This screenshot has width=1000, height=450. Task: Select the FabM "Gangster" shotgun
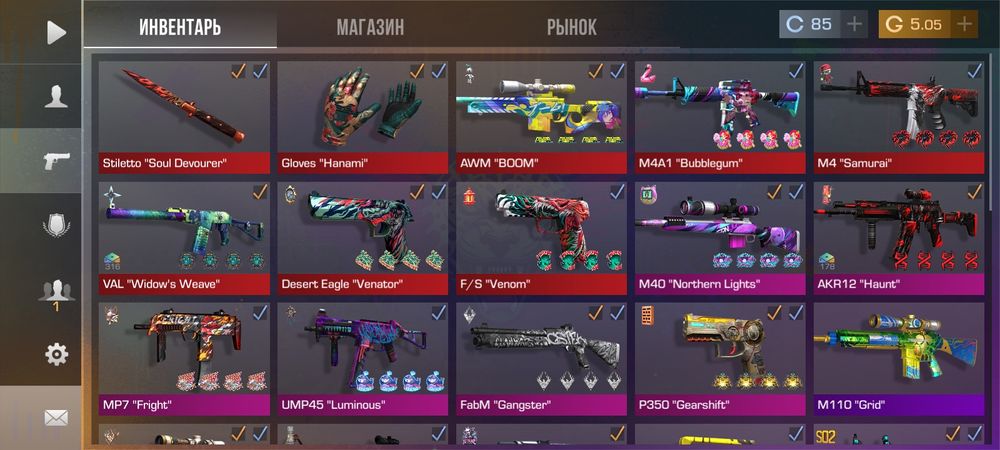pyautogui.click(x=541, y=357)
